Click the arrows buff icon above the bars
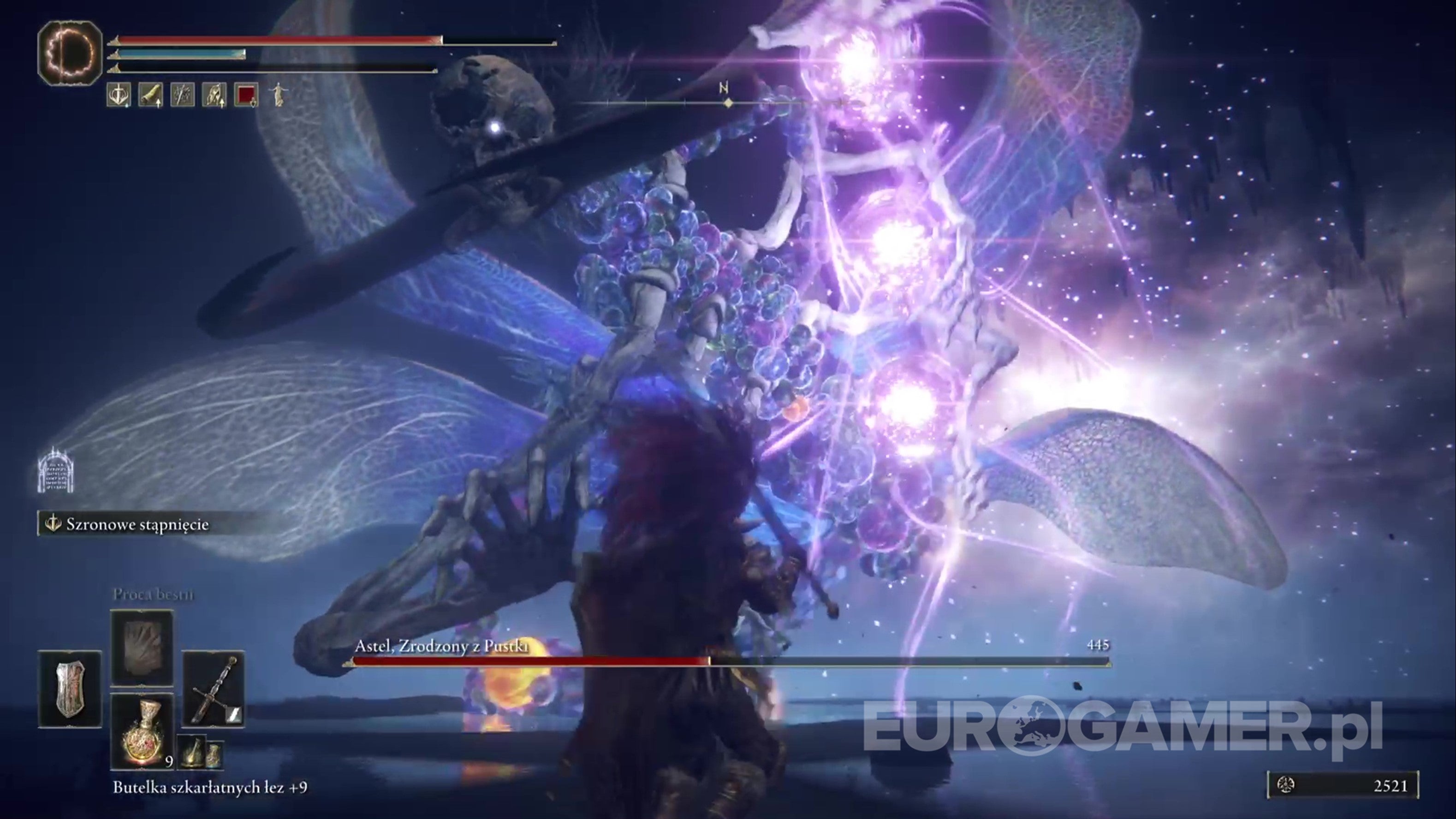The width and height of the screenshot is (1456, 819). tap(184, 95)
